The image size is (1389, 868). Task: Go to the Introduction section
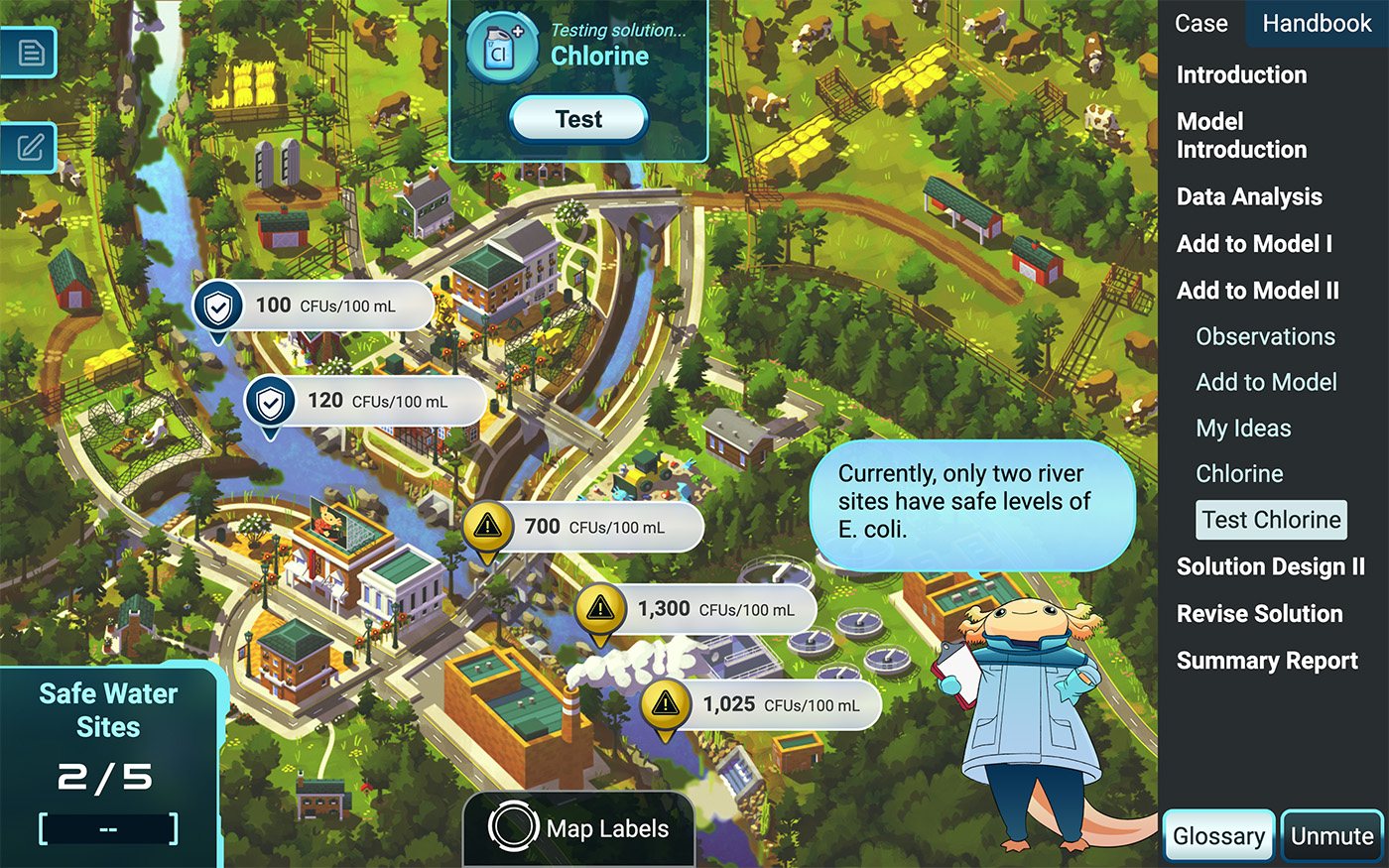pos(1241,75)
